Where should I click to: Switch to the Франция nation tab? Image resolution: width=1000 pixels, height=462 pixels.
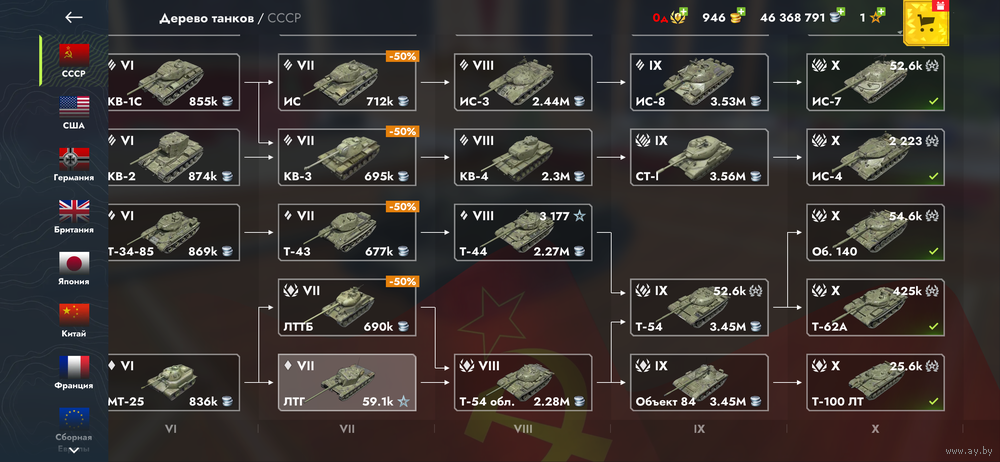tap(74, 371)
